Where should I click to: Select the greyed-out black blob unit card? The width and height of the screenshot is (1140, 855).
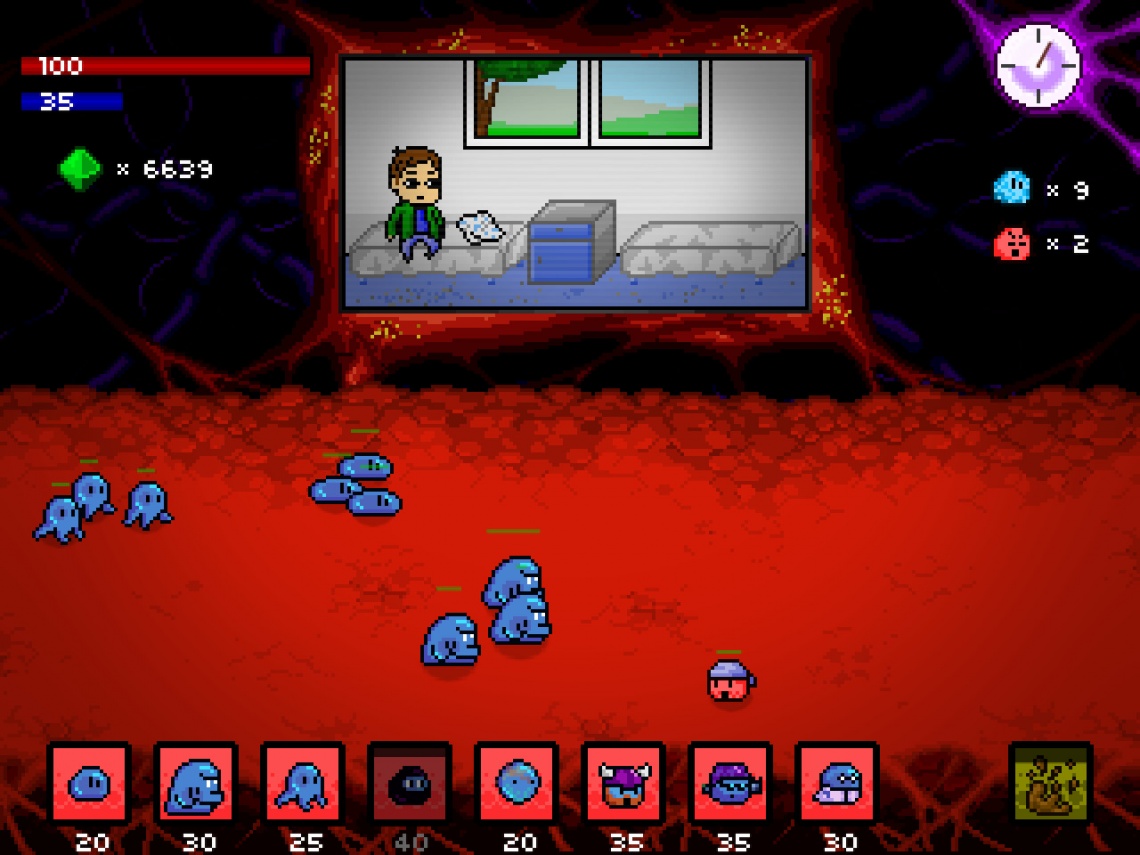point(410,783)
